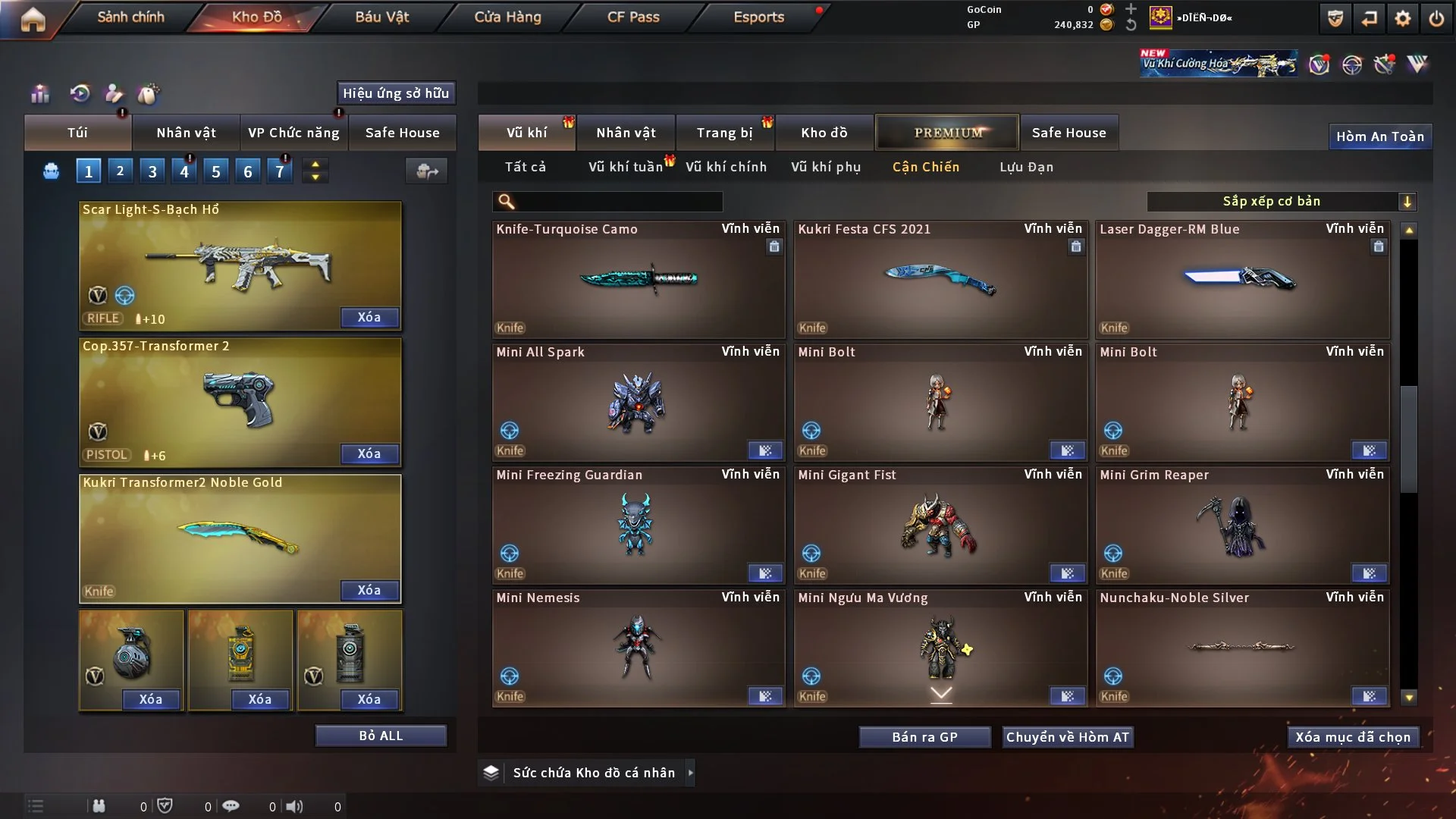Filter by Lựu Đạn grenades

(1026, 167)
